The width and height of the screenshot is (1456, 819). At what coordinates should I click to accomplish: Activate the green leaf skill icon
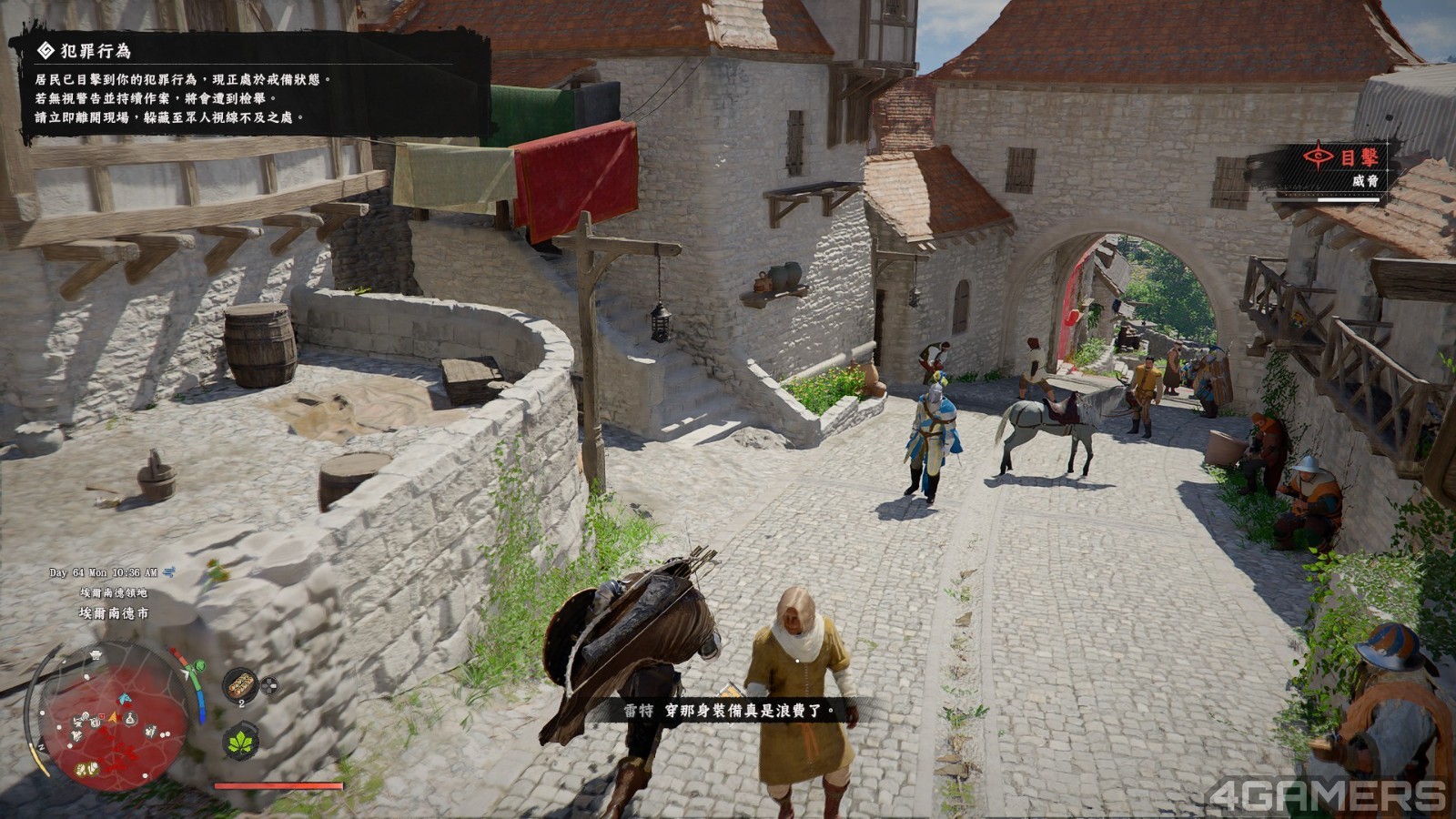(242, 741)
